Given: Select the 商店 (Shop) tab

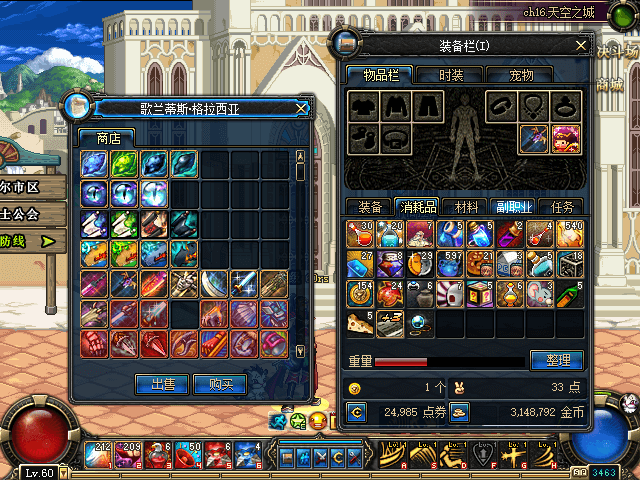Looking at the screenshot, I should tap(108, 138).
